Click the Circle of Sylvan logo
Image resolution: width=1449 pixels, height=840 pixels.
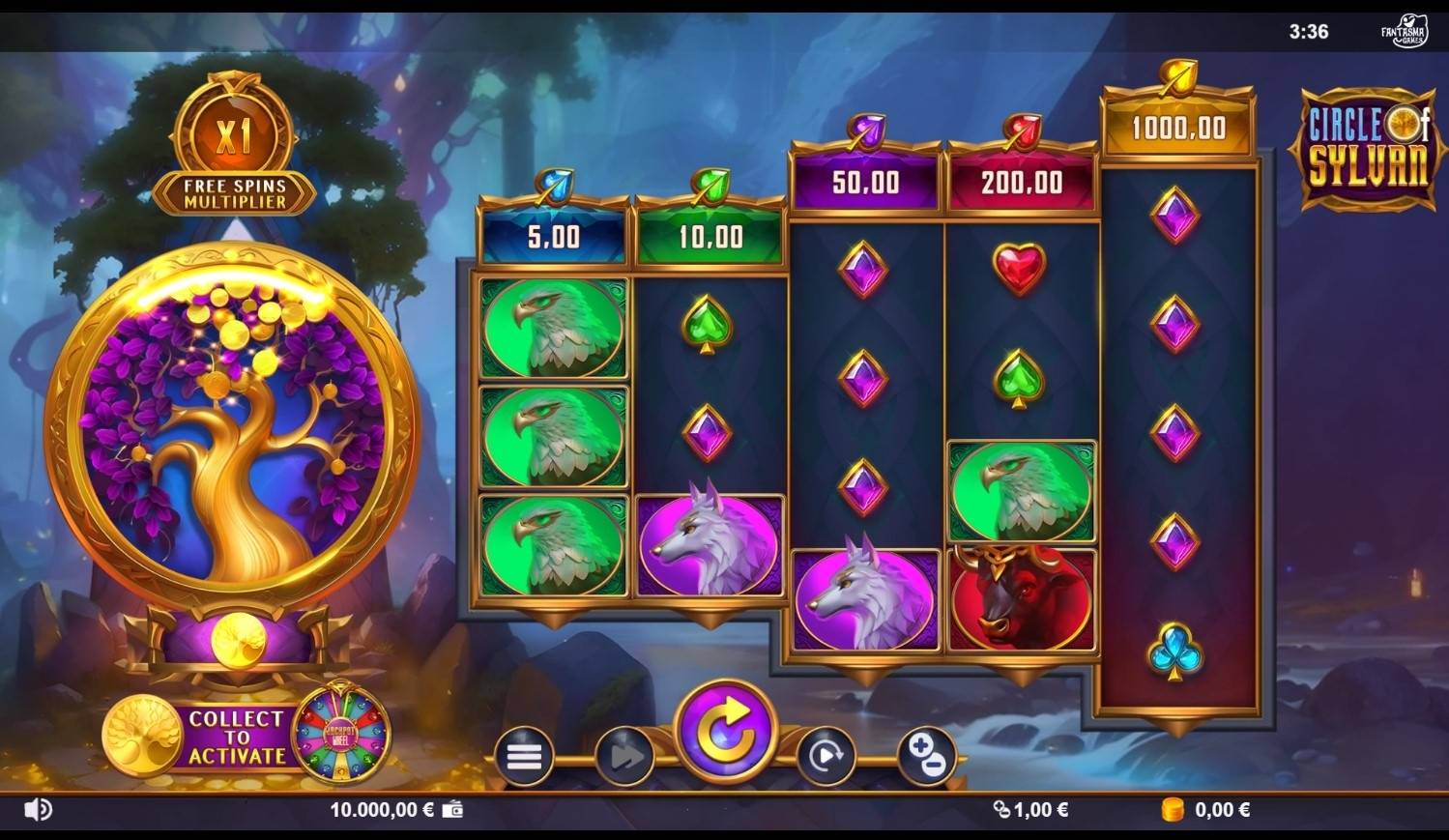coord(1366,148)
